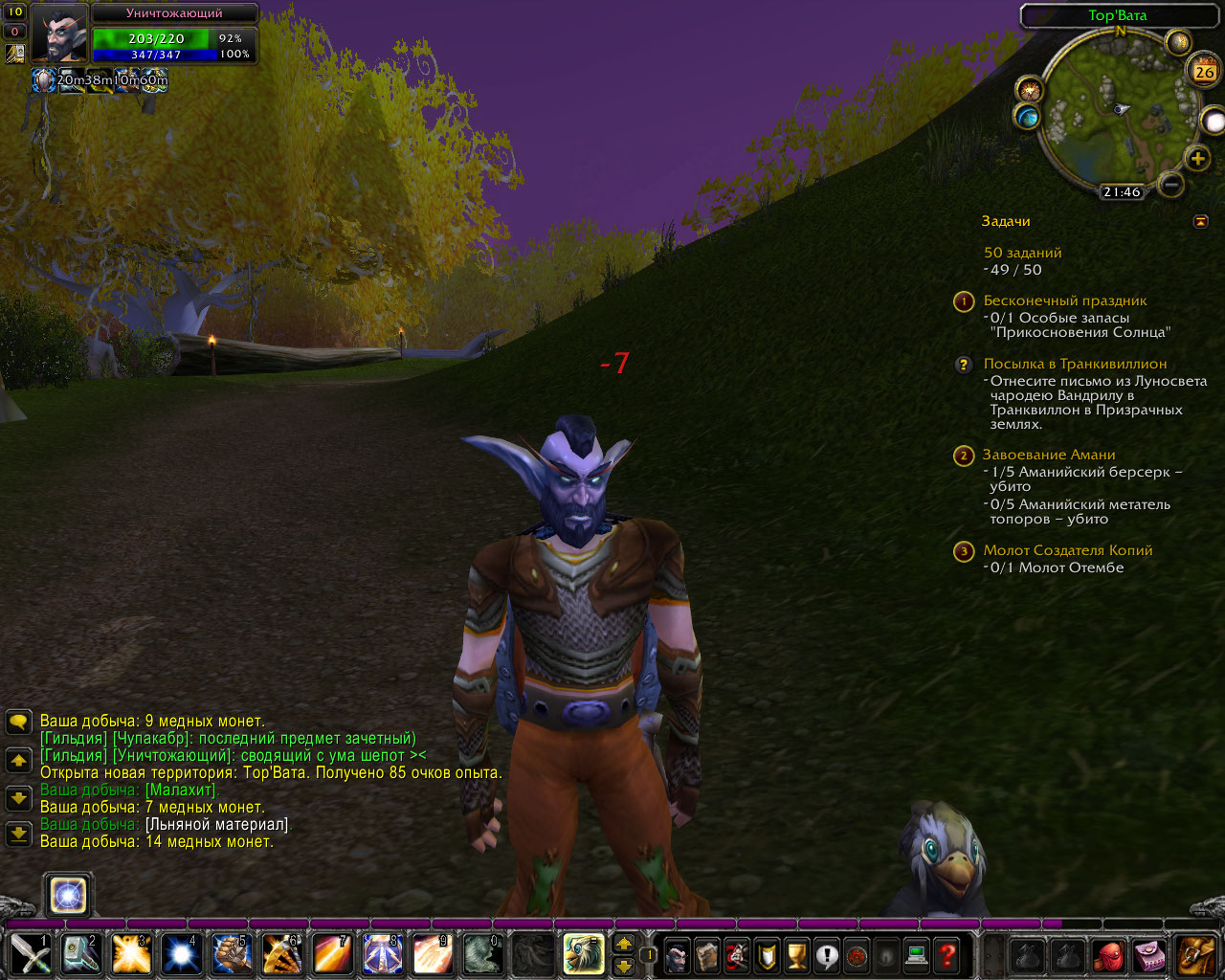1225x980 pixels.
Task: Activate the hammer ability in slot 2
Action: click(x=80, y=954)
